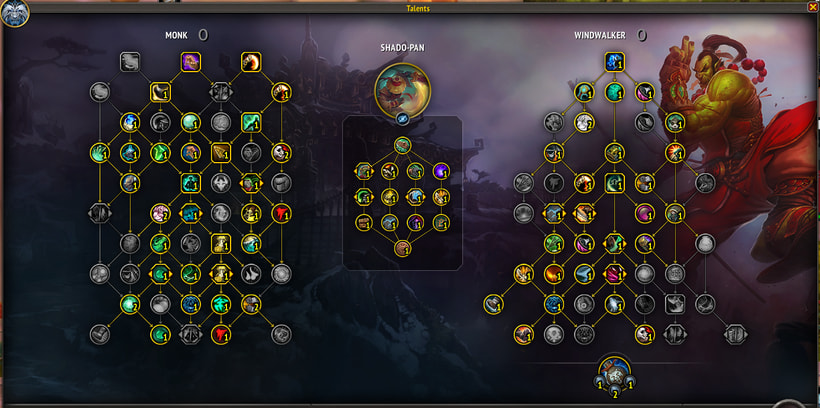Image resolution: width=820 pixels, height=408 pixels.
Task: Select the starting node of the Shado-Pan tree
Action: pyautogui.click(x=402, y=146)
